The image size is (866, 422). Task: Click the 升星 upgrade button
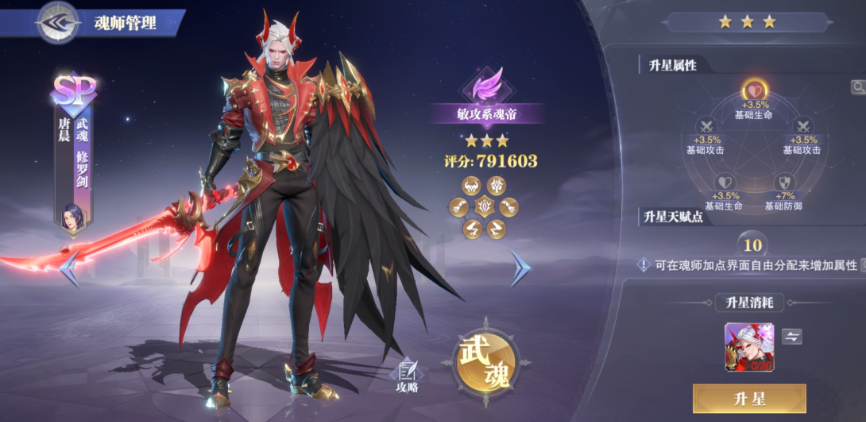pyautogui.click(x=749, y=399)
